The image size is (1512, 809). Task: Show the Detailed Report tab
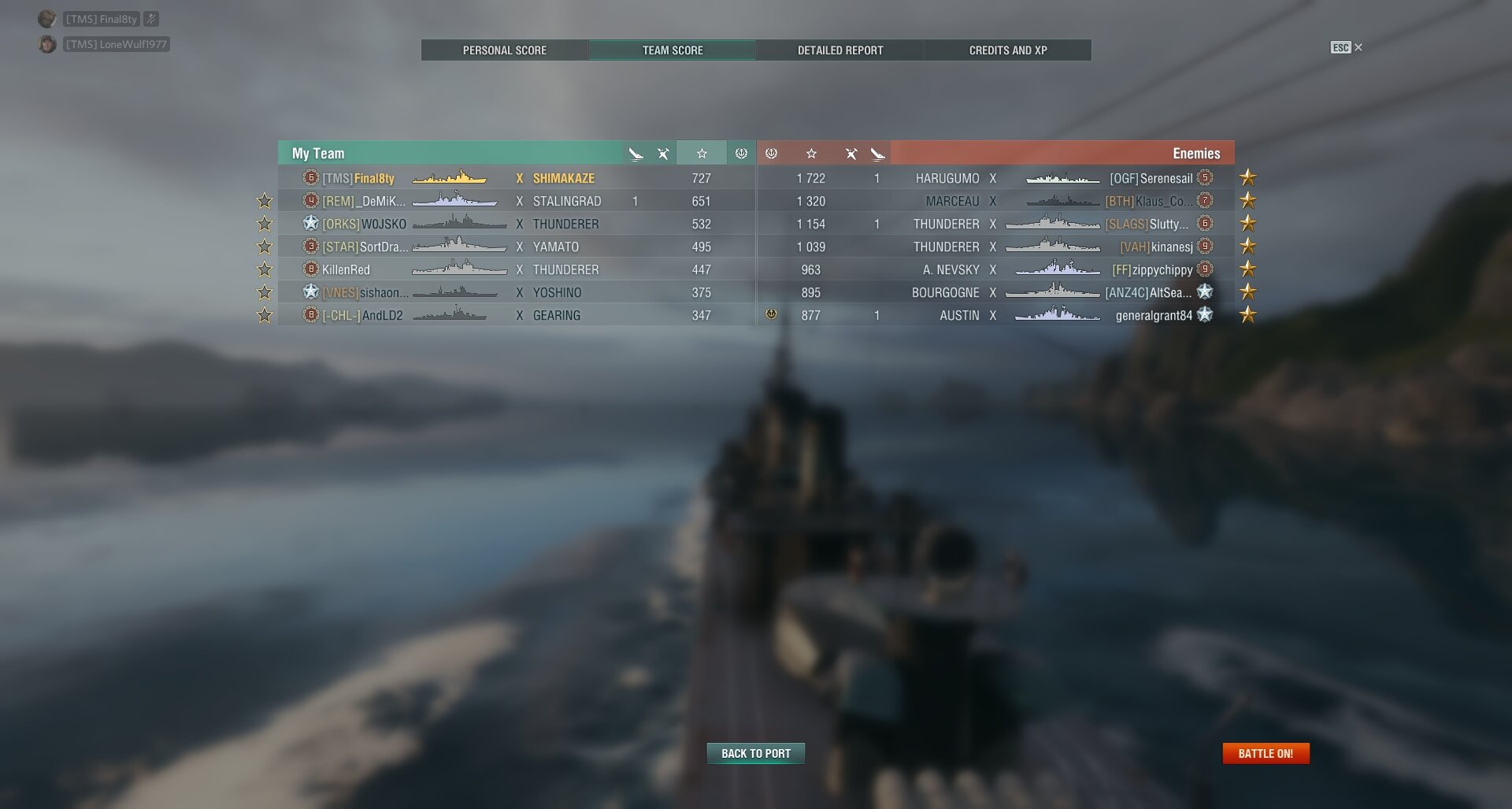[x=839, y=50]
